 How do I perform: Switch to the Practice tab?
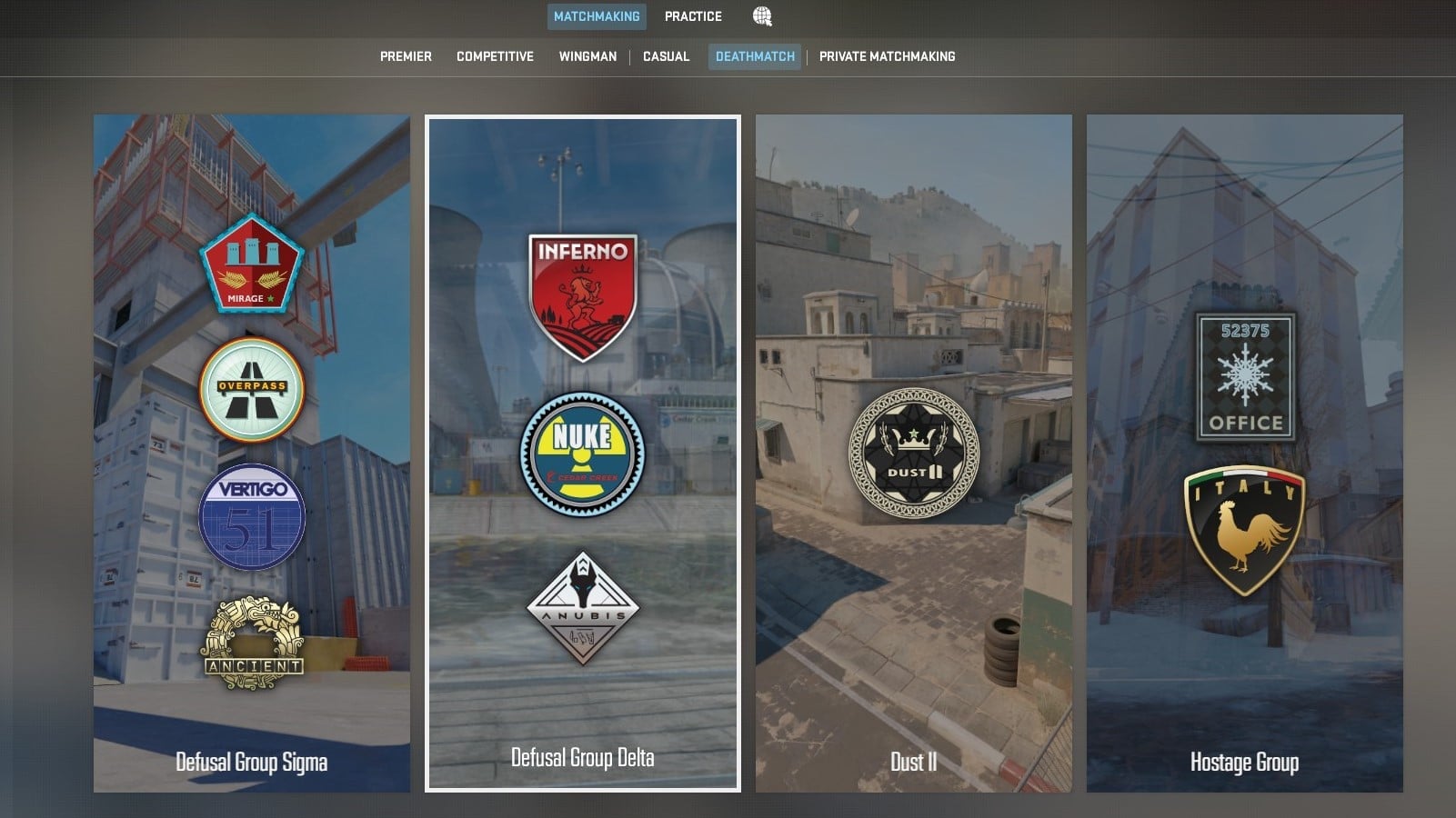[693, 15]
